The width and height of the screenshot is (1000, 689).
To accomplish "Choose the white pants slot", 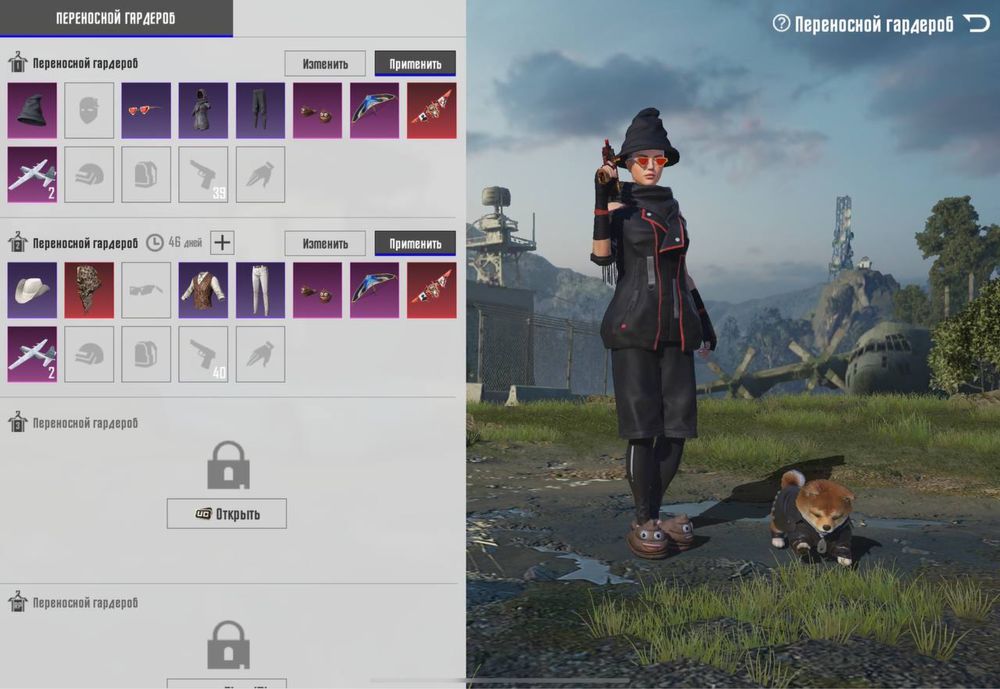I will point(260,290).
